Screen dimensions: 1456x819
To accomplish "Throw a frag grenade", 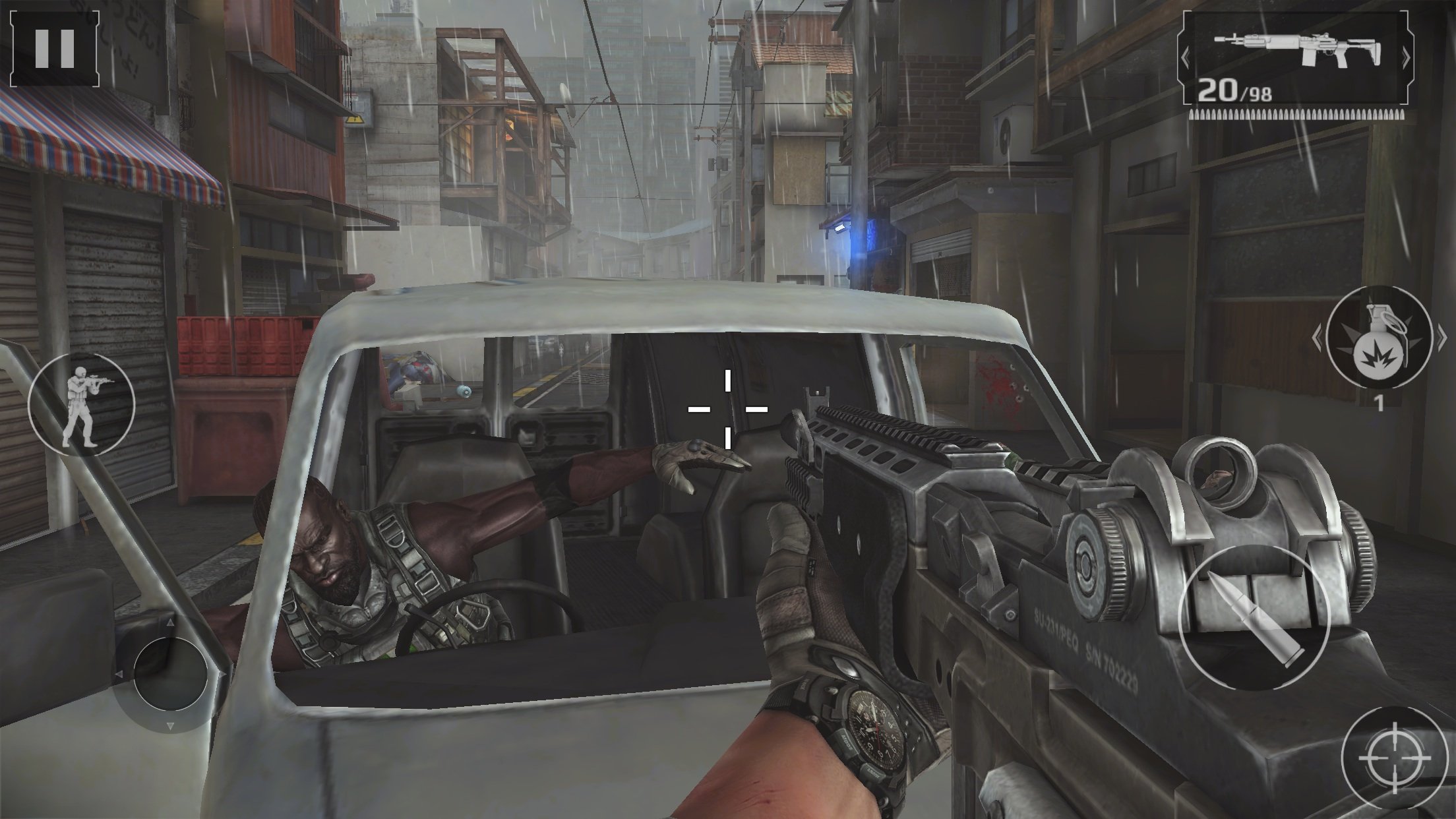I will (x=1379, y=338).
